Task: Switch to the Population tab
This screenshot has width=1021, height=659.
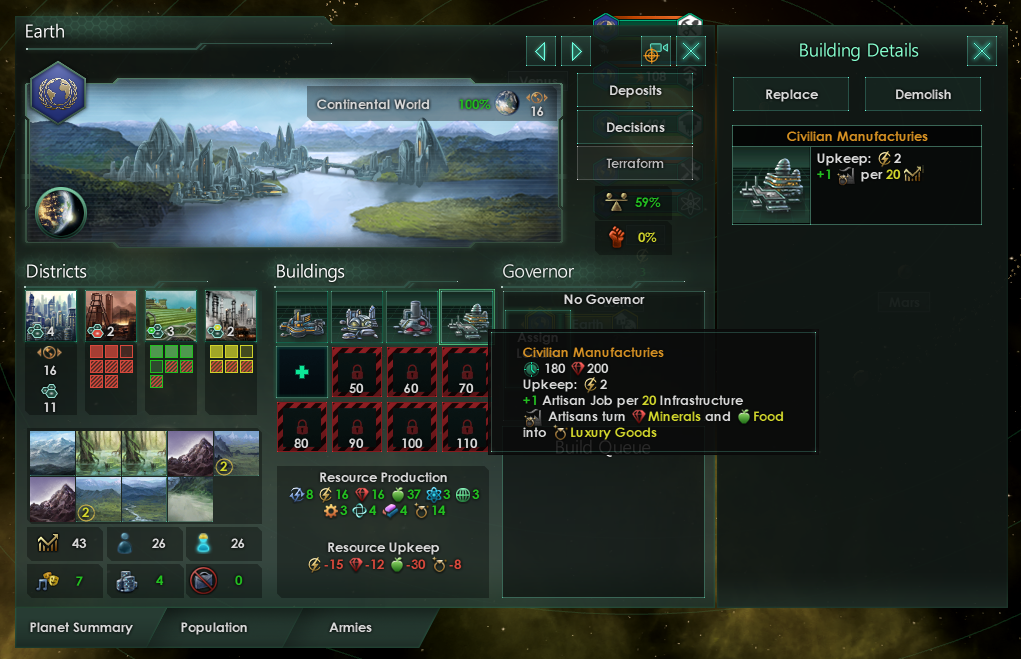Action: click(x=214, y=628)
